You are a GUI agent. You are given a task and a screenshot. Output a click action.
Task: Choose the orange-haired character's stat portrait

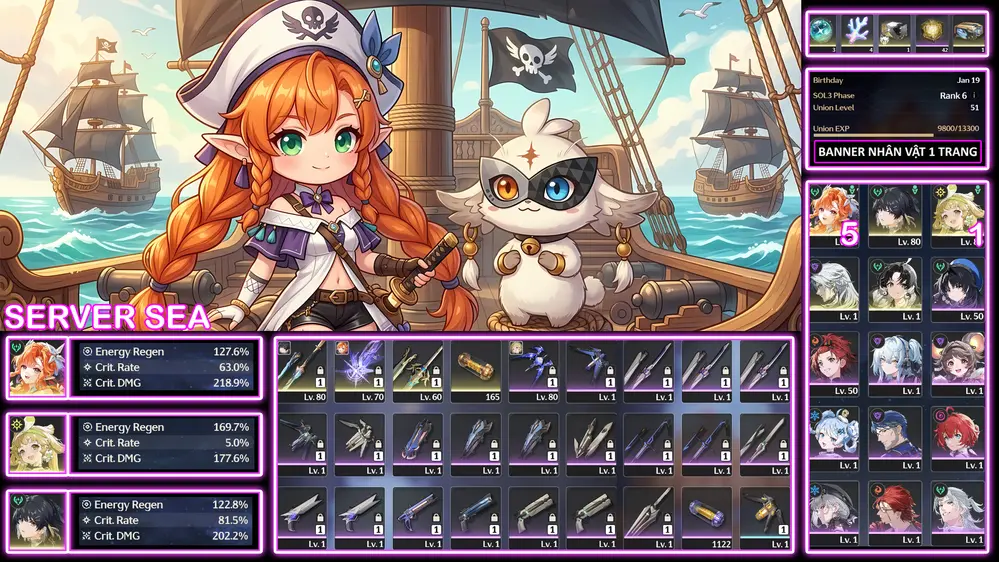point(37,368)
